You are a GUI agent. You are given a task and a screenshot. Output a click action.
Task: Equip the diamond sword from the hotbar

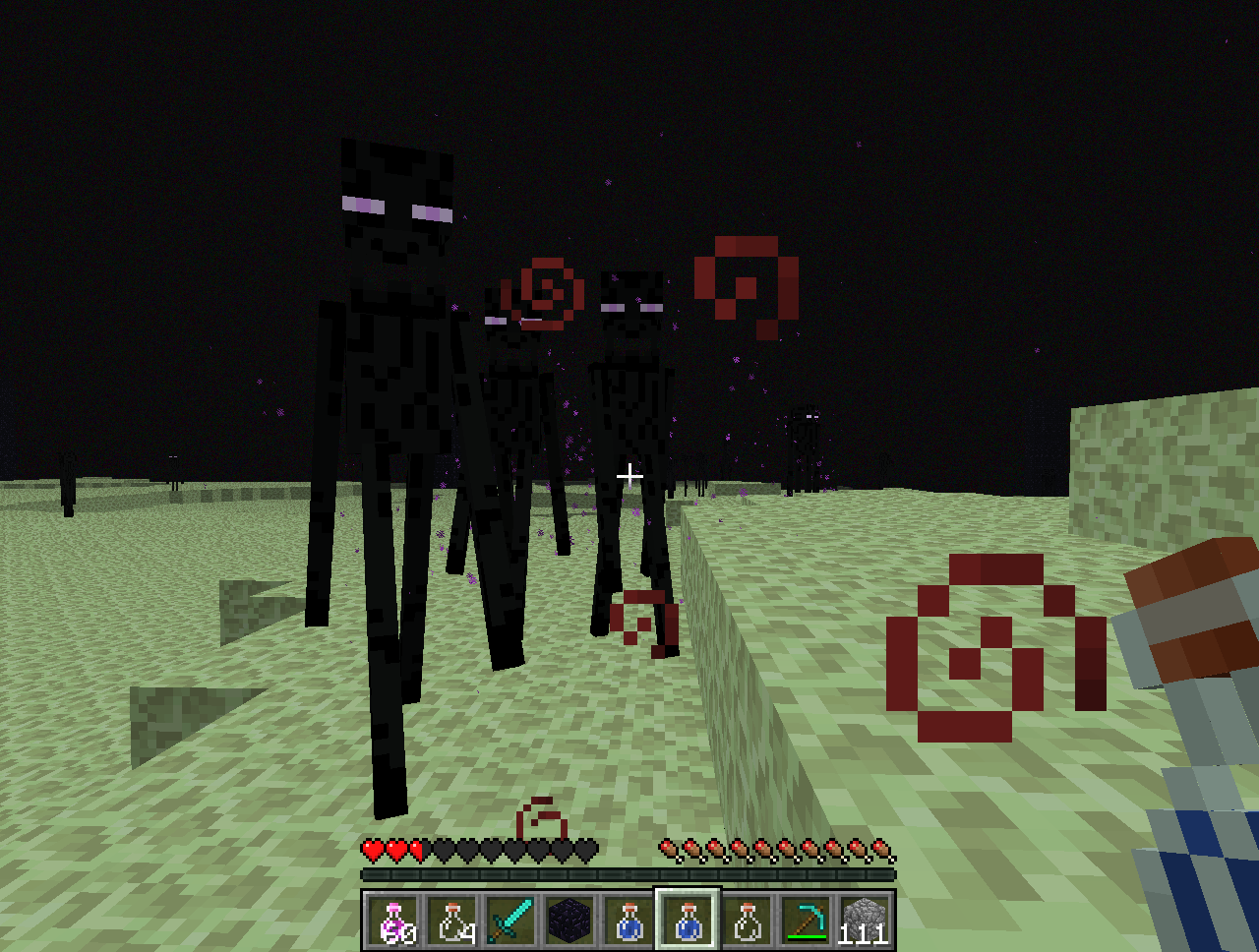tap(510, 922)
